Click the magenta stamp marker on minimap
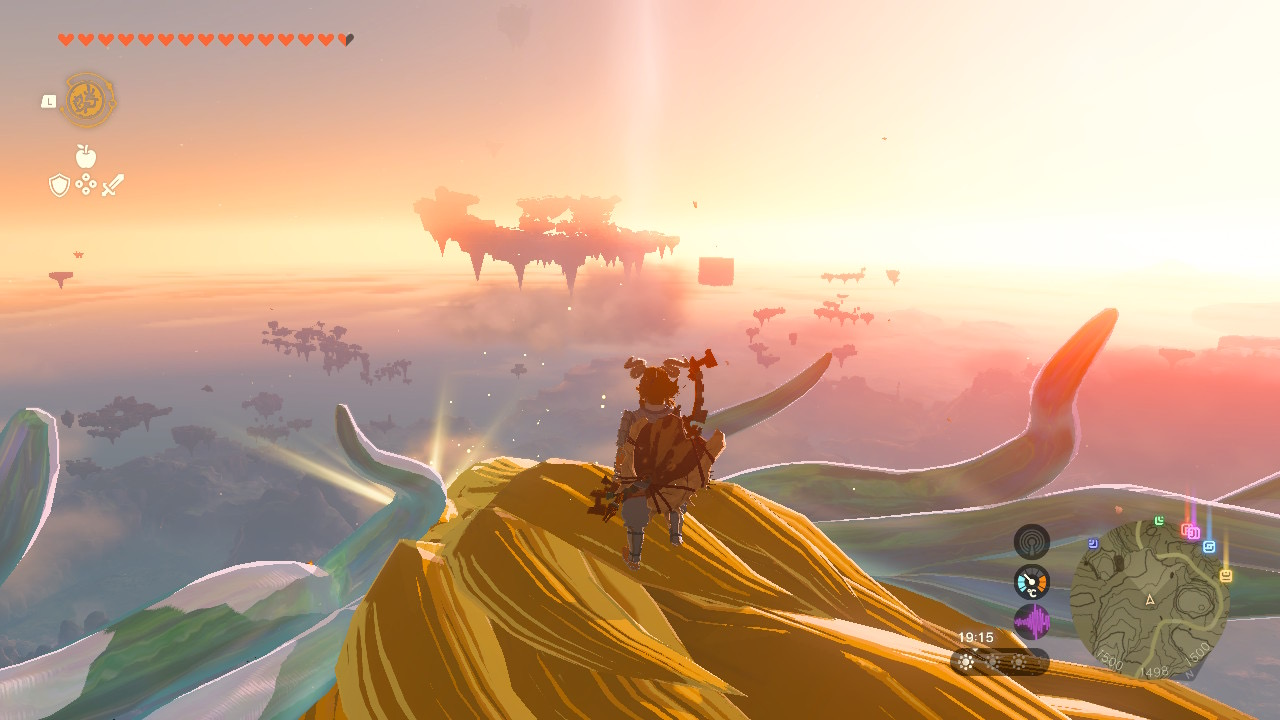Viewport: 1280px width, 720px height. 1193,533
